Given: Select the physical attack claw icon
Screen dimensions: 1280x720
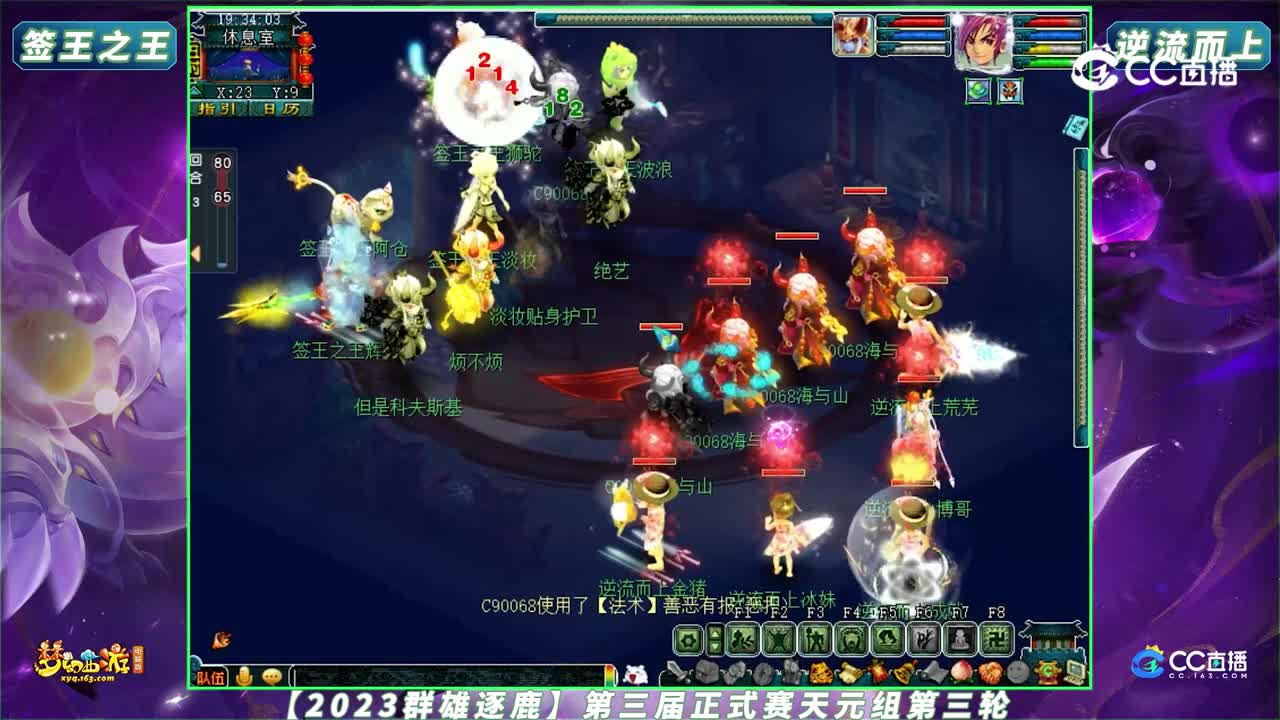Looking at the screenshot, I should click(x=742, y=640).
